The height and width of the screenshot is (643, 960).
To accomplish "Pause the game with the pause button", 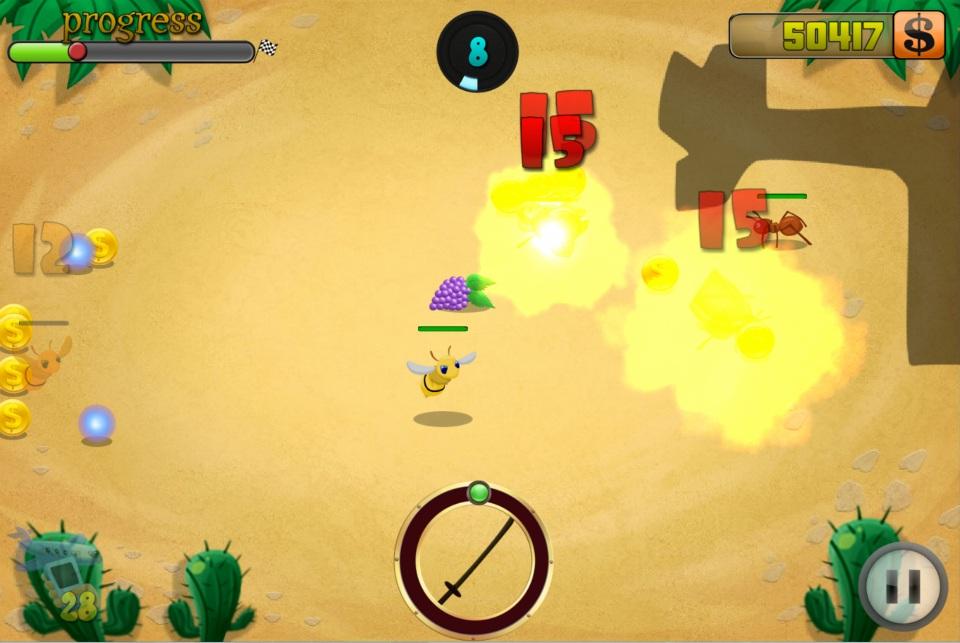I will (x=904, y=586).
